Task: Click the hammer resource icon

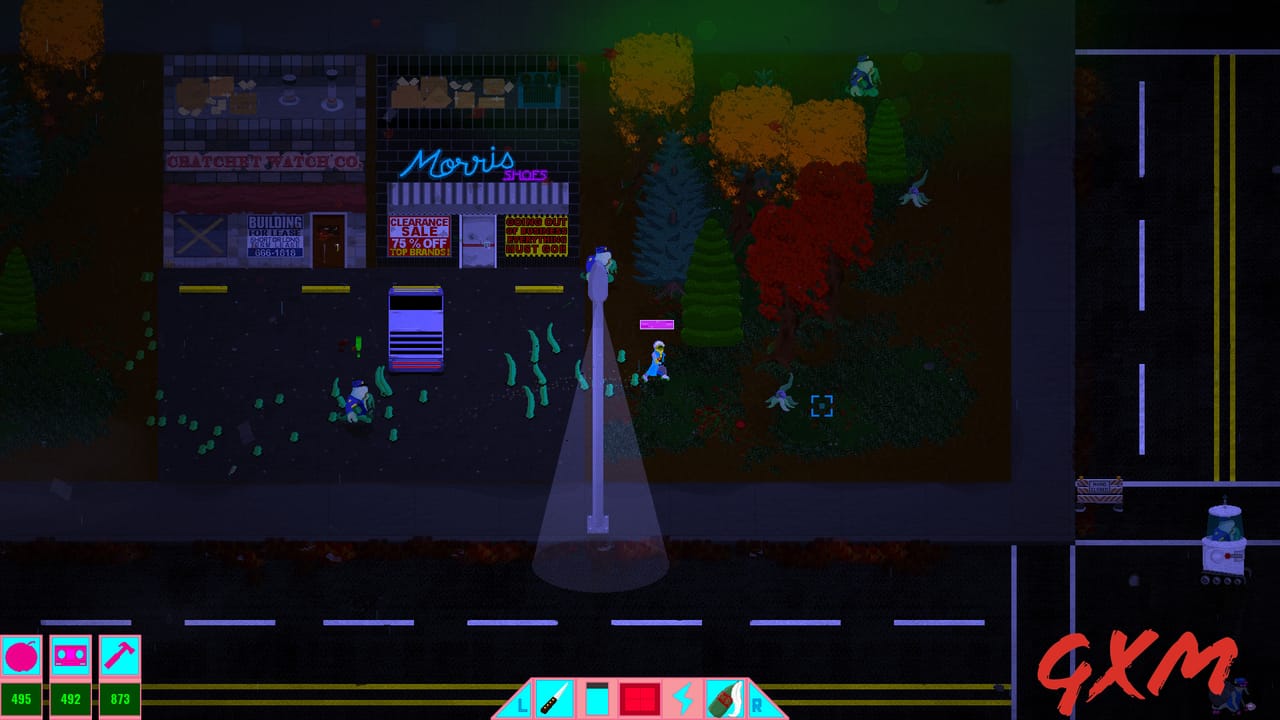Action: pyautogui.click(x=120, y=658)
